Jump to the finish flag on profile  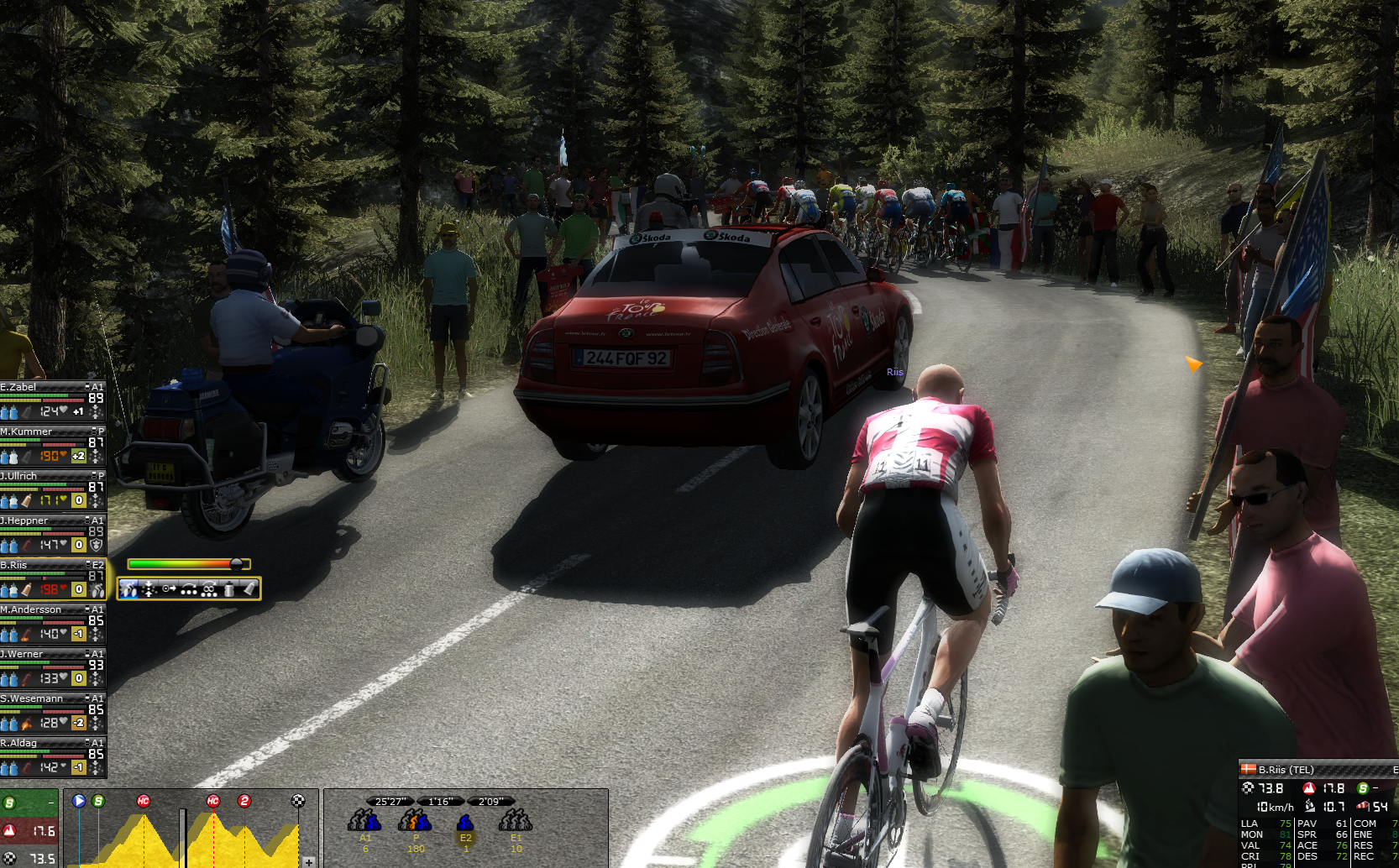click(297, 801)
